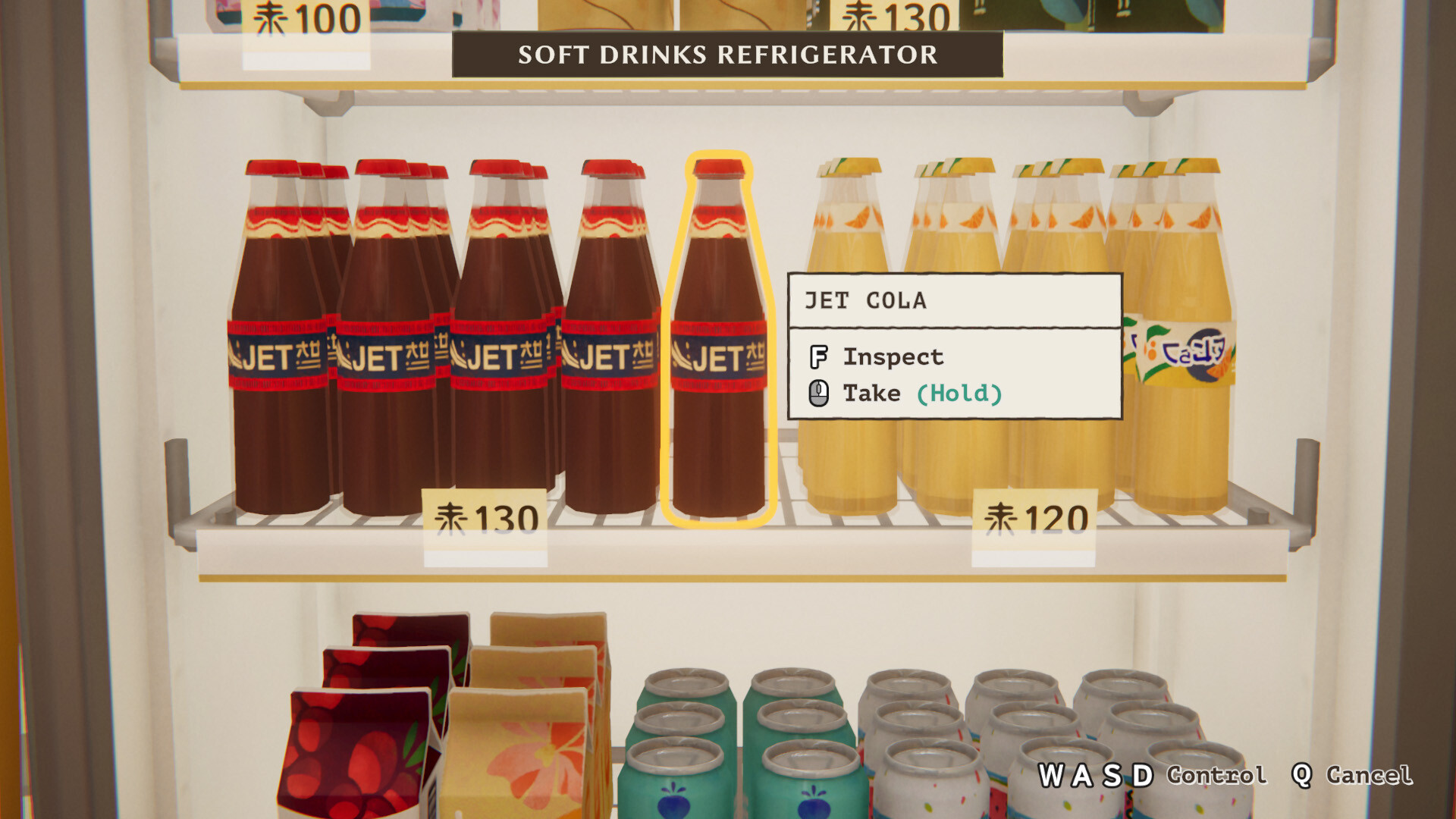Click the SOFT DRINKS REFRIGERATOR title banner
This screenshot has width=1456, height=819.
click(726, 55)
